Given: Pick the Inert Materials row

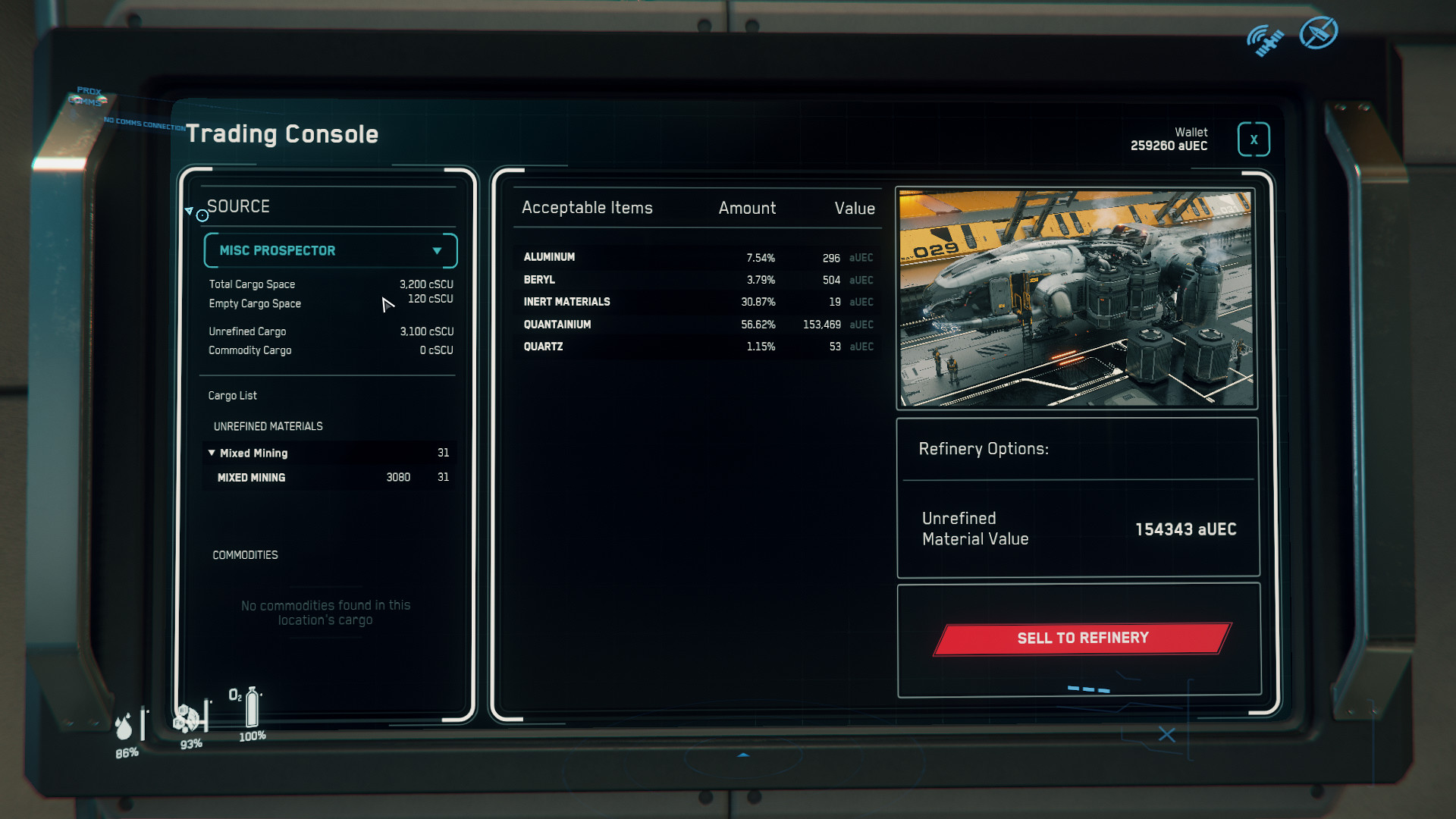Looking at the screenshot, I should point(698,302).
